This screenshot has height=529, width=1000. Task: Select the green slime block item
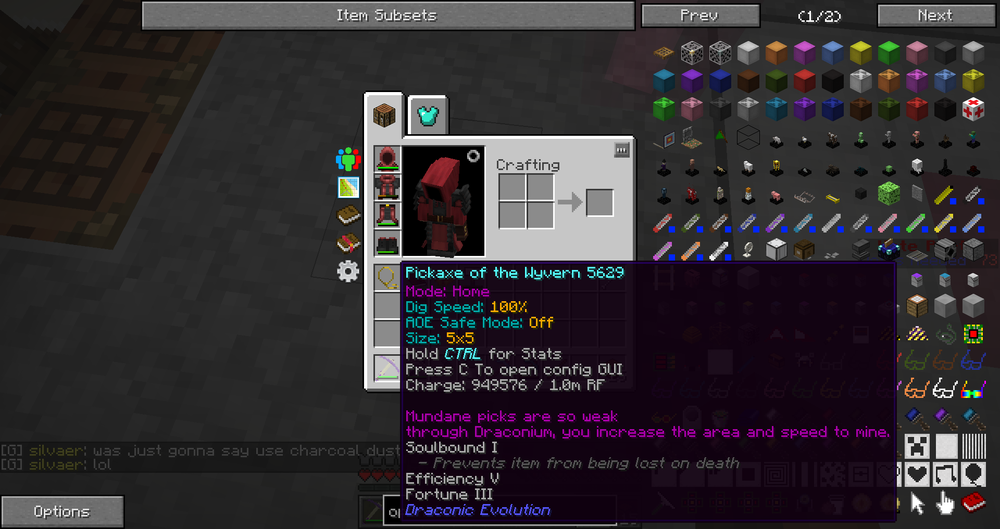[888, 192]
